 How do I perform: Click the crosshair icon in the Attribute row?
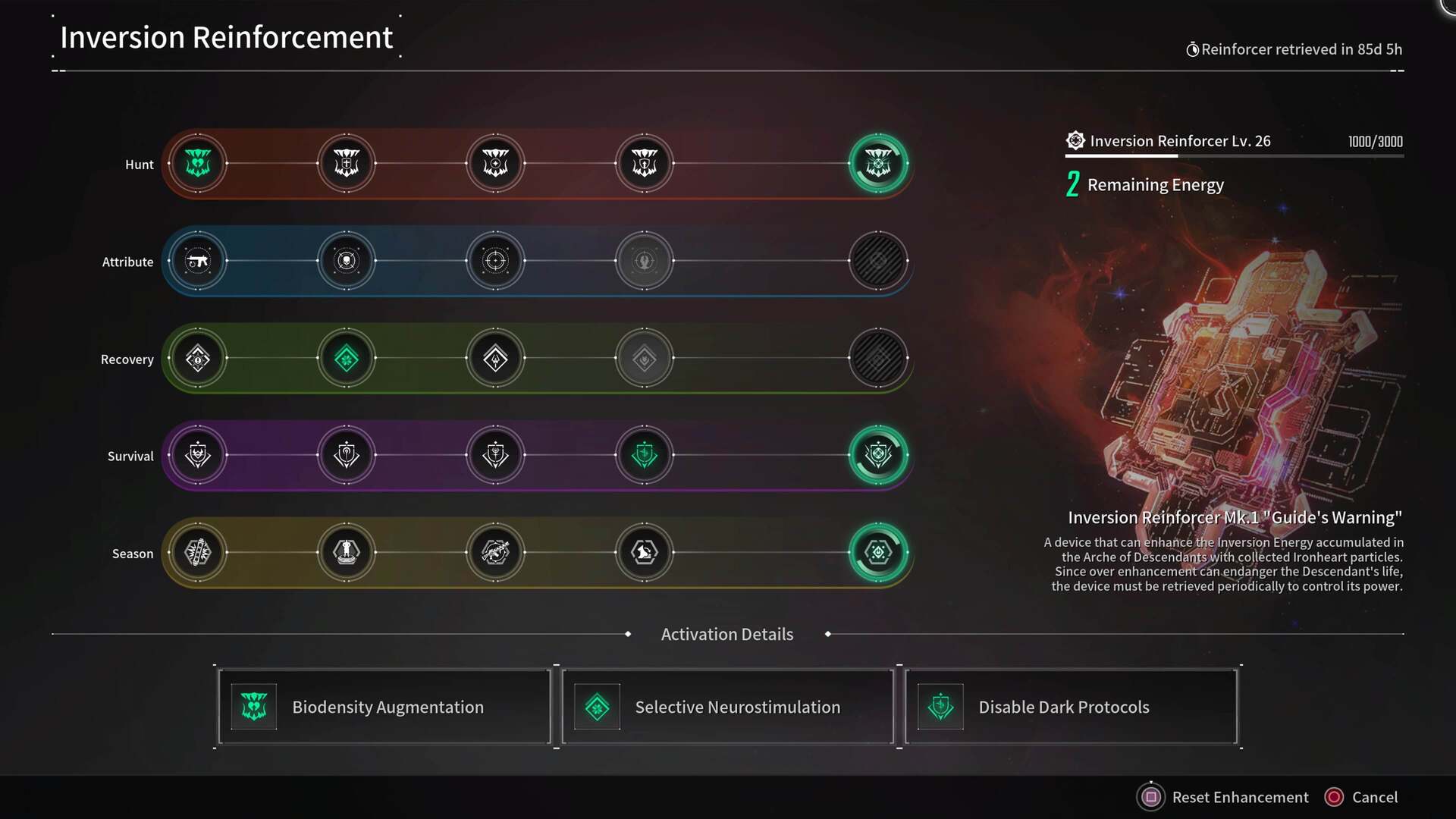coord(496,261)
